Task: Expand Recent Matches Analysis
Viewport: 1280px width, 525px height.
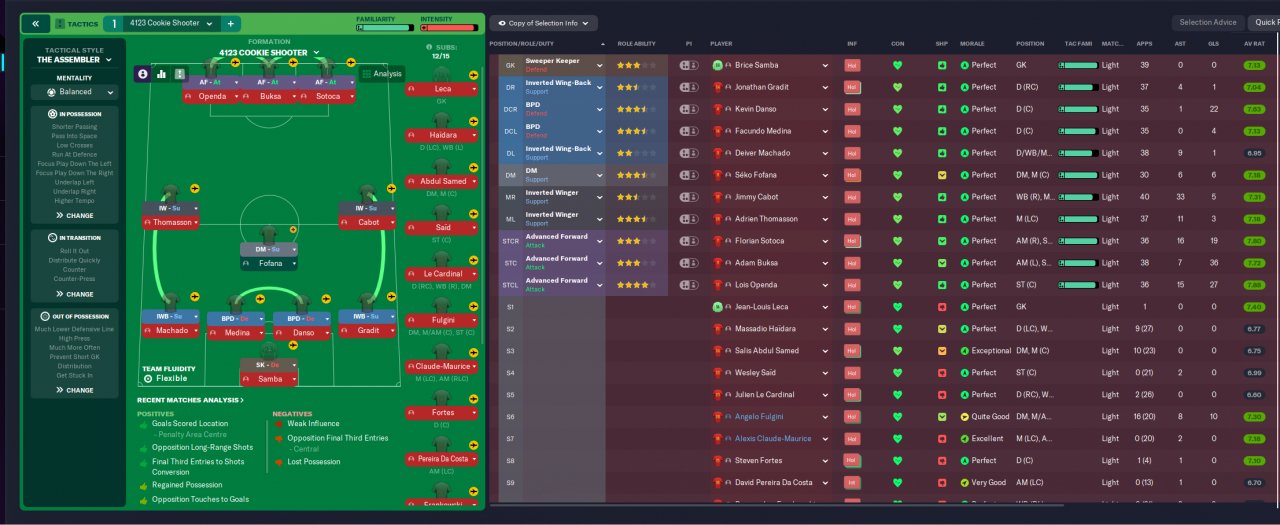Action: [x=190, y=400]
